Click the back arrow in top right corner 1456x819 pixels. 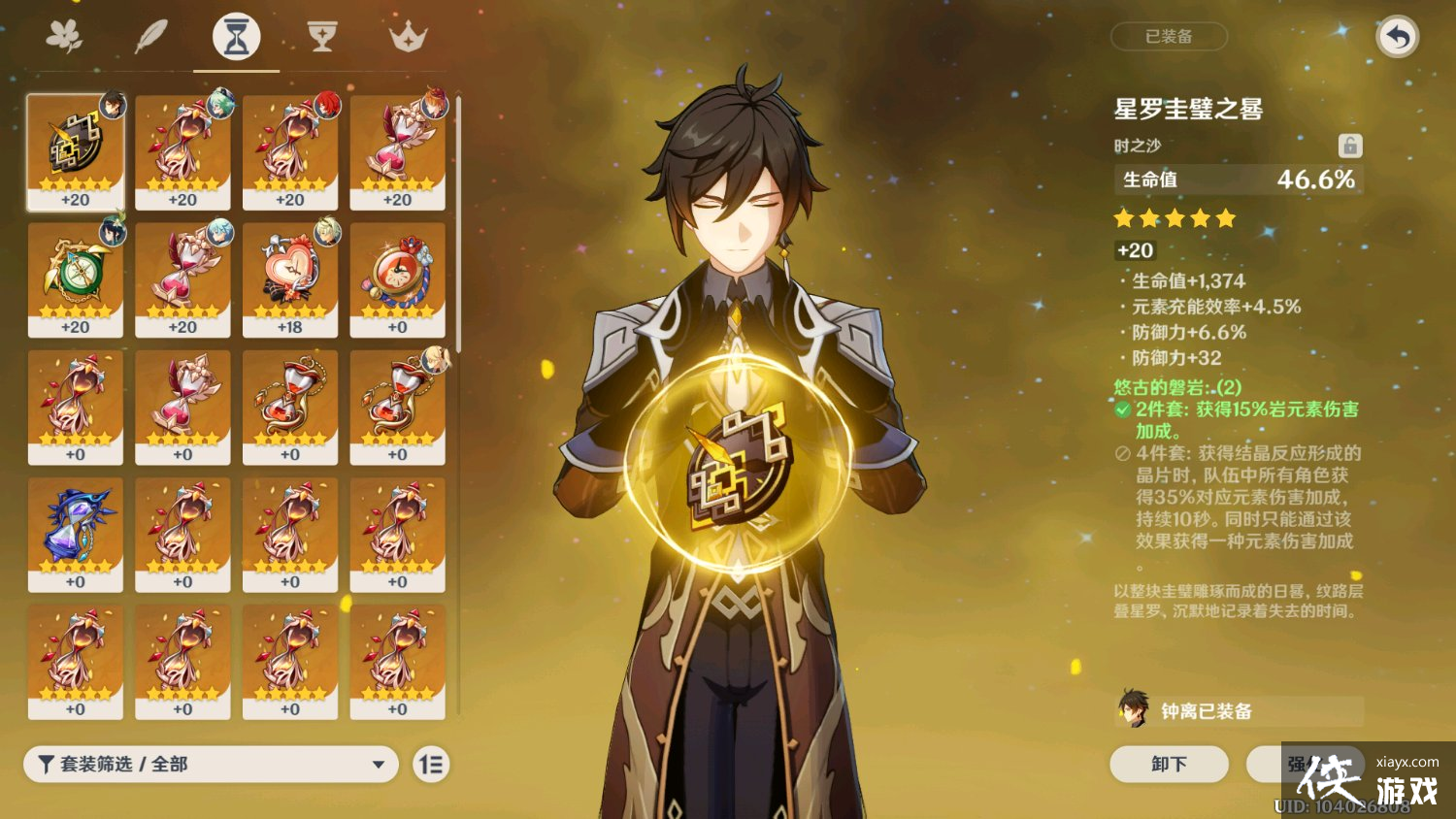click(x=1396, y=36)
